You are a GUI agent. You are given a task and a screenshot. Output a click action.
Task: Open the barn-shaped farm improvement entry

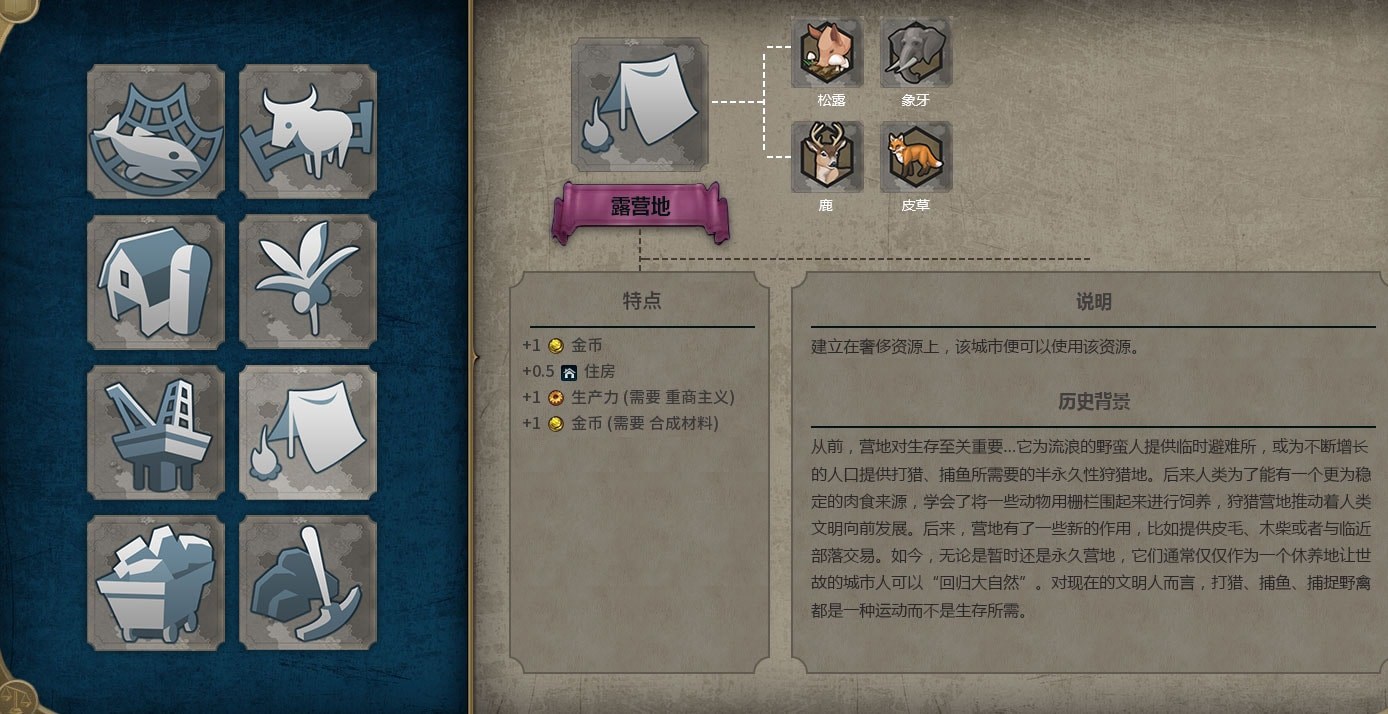click(x=156, y=282)
